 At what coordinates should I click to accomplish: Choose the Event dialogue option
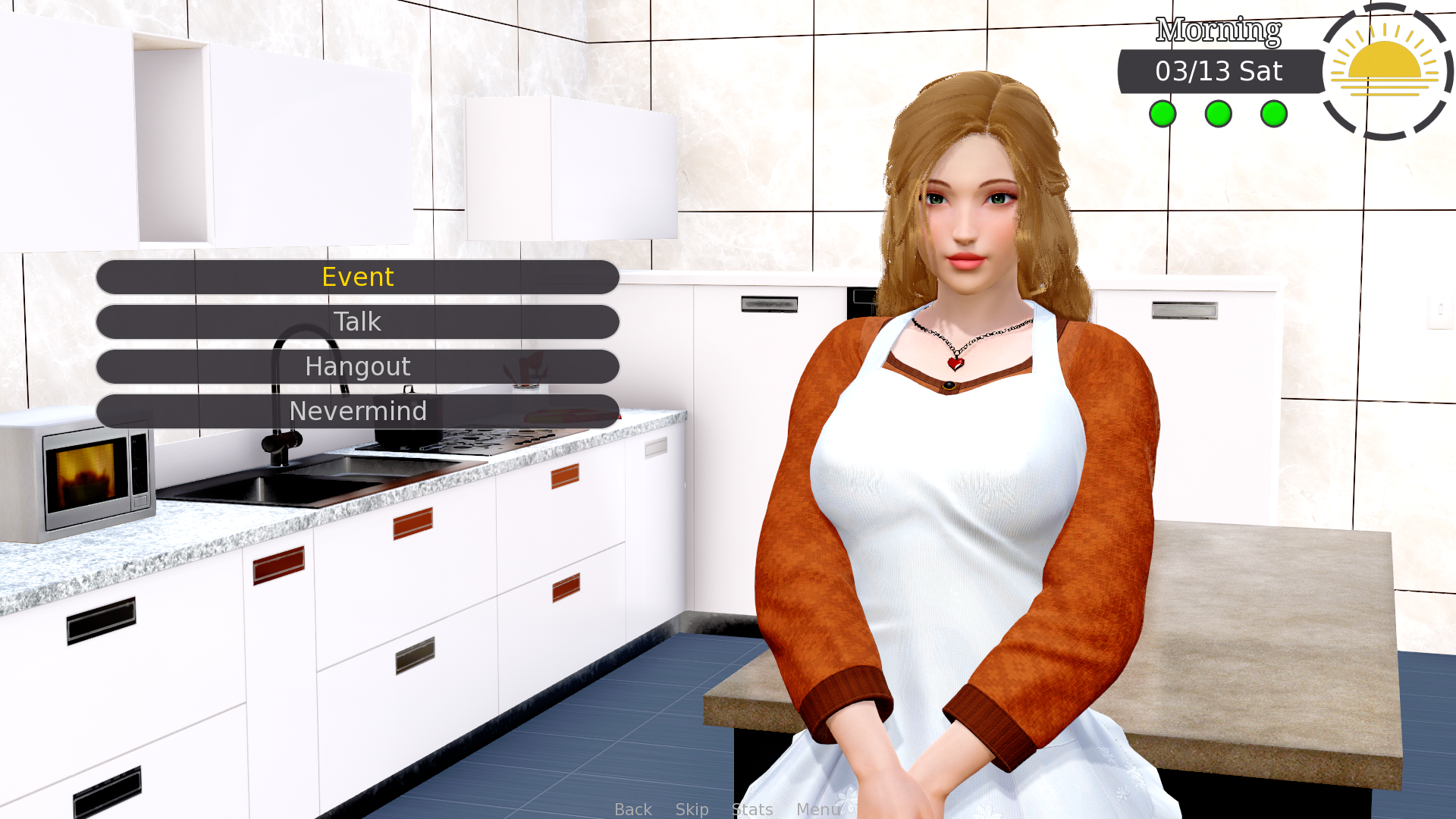pyautogui.click(x=357, y=278)
